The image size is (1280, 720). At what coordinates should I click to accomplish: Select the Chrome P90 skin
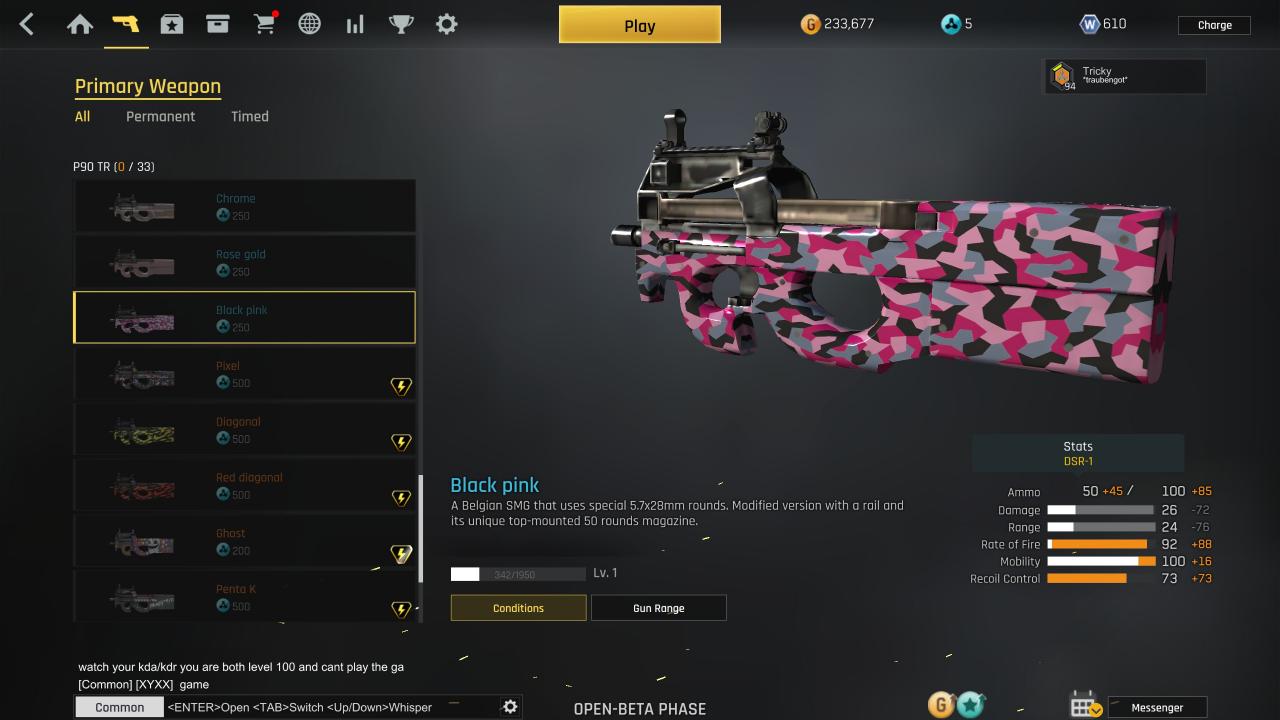(x=244, y=206)
